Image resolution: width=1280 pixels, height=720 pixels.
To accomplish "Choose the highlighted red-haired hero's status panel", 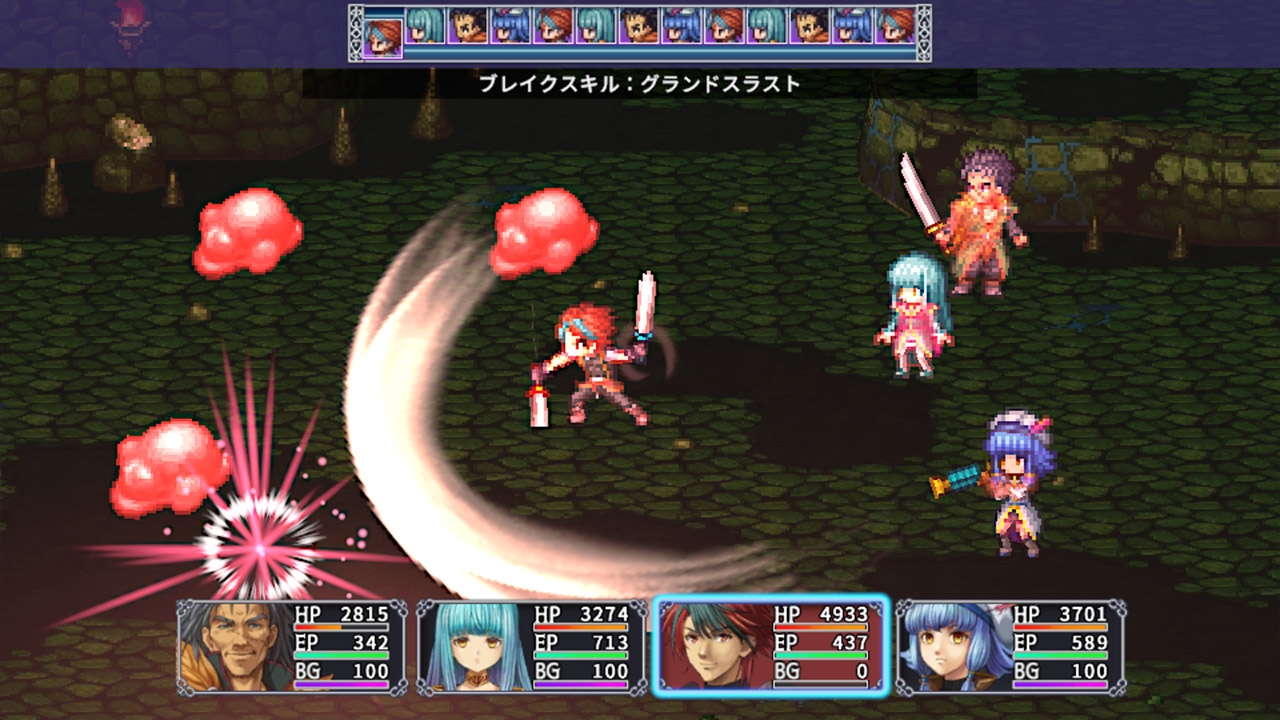I will point(770,647).
